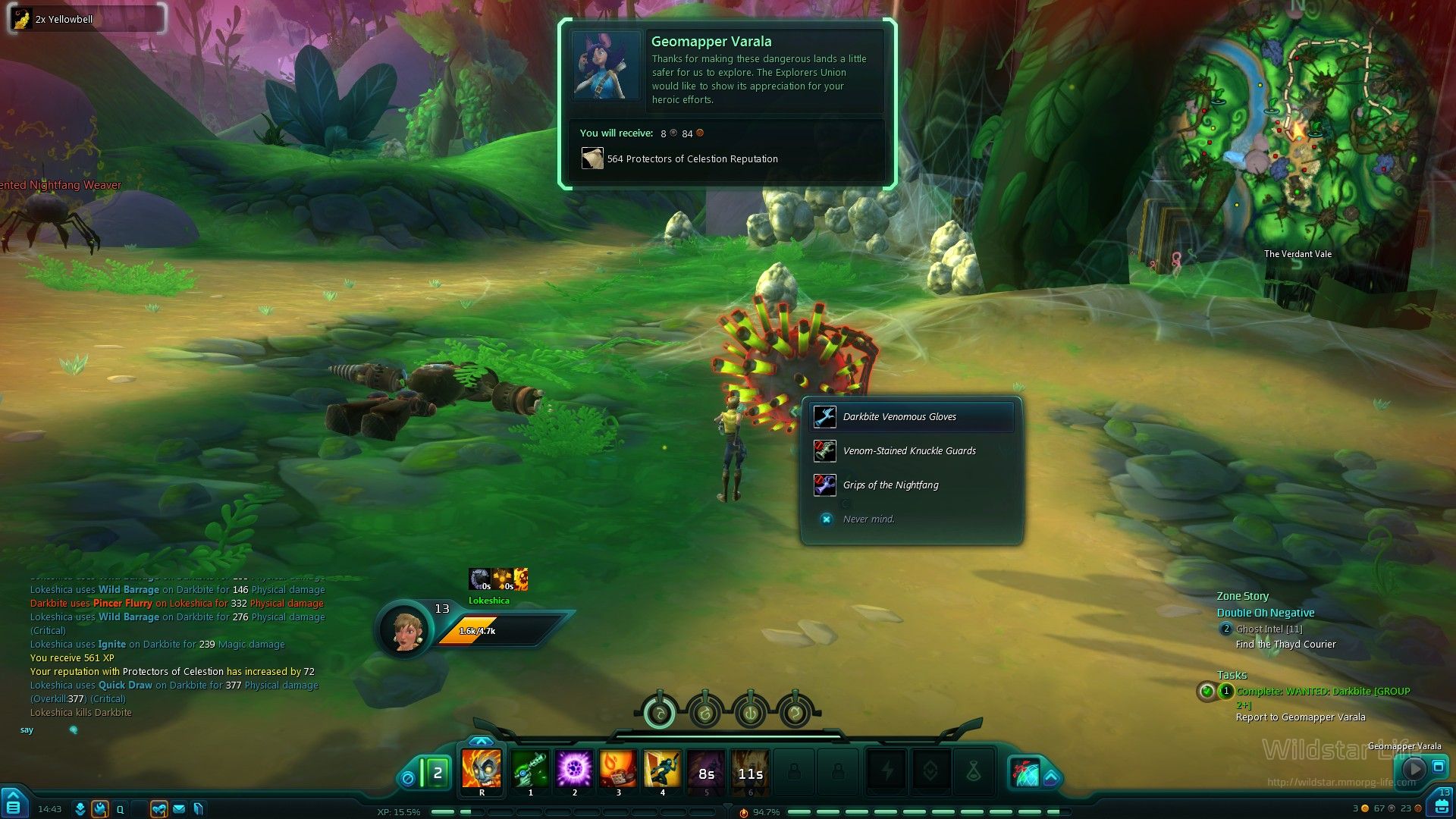Viewport: 1456px width, 819px height.
Task: Open the minimap of The Verdant Vale
Action: pos(1297,136)
